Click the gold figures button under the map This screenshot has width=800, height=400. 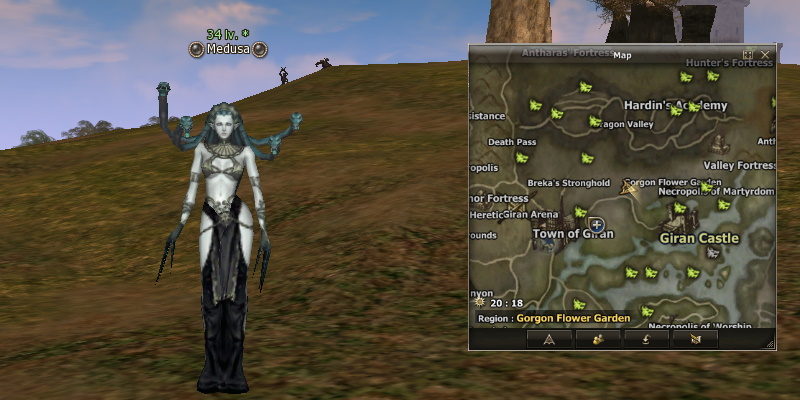point(598,339)
